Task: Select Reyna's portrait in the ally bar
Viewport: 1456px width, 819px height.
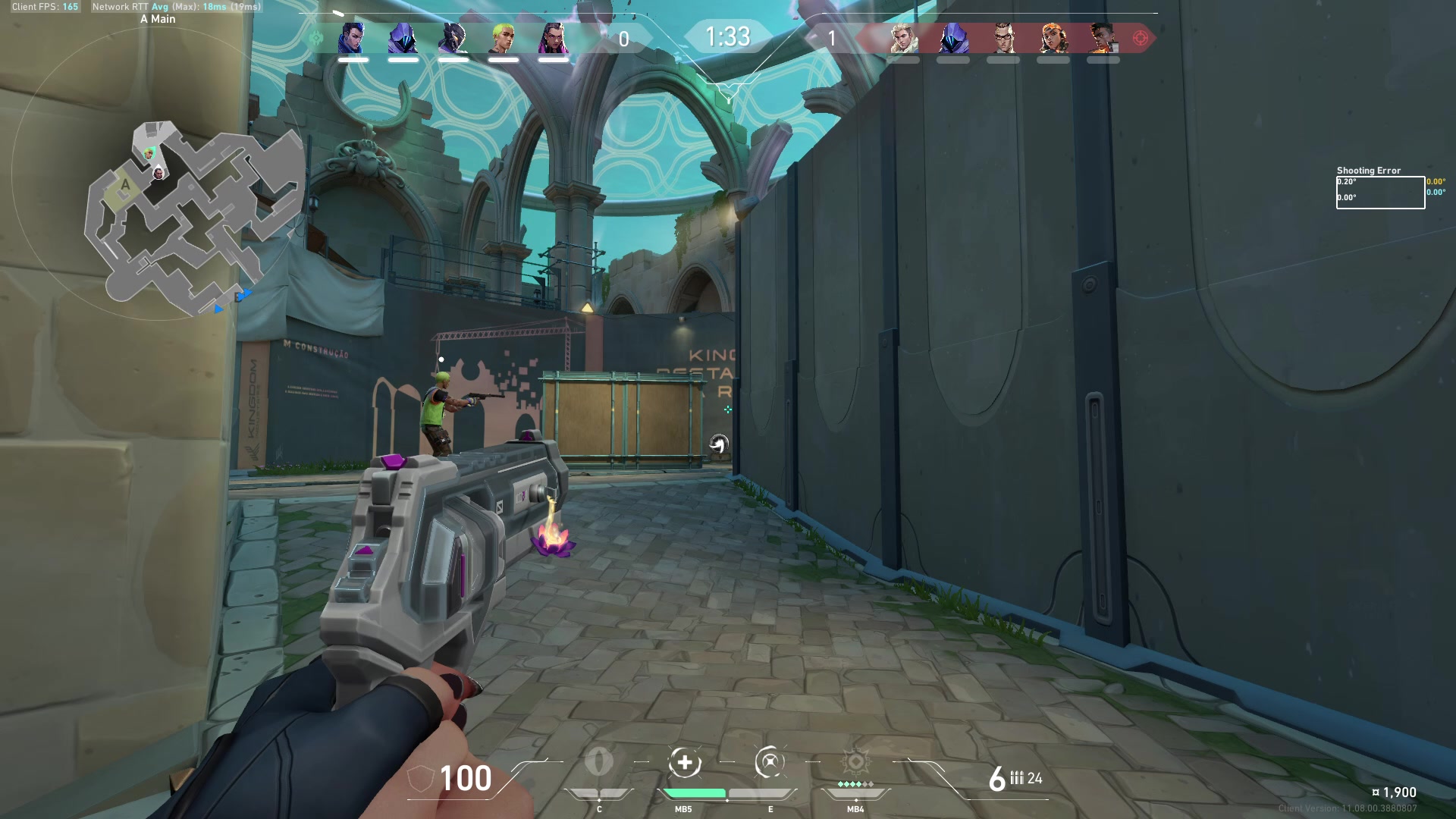Action: click(553, 38)
